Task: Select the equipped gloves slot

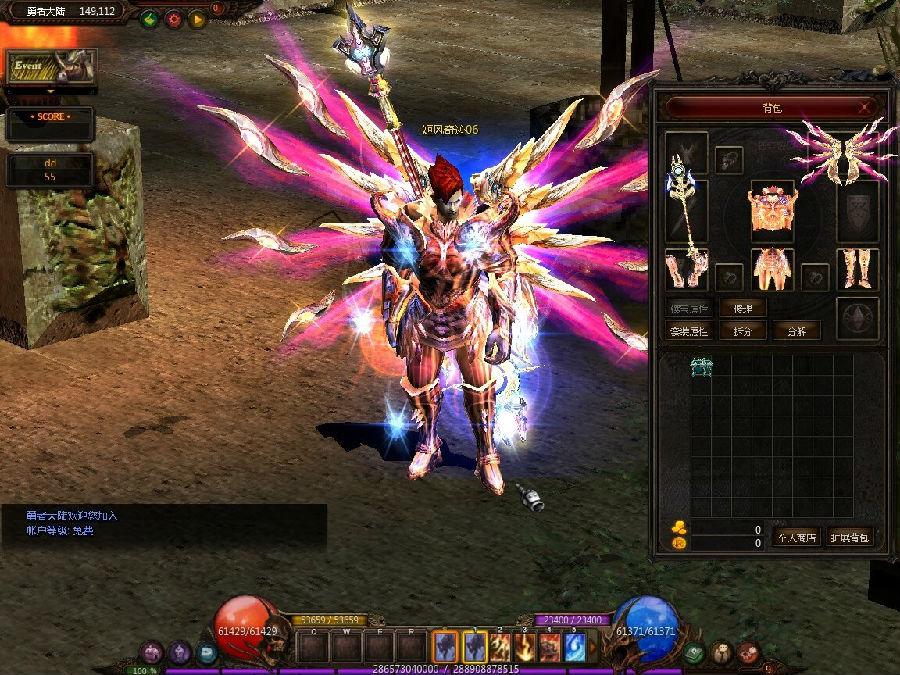Action: (687, 268)
